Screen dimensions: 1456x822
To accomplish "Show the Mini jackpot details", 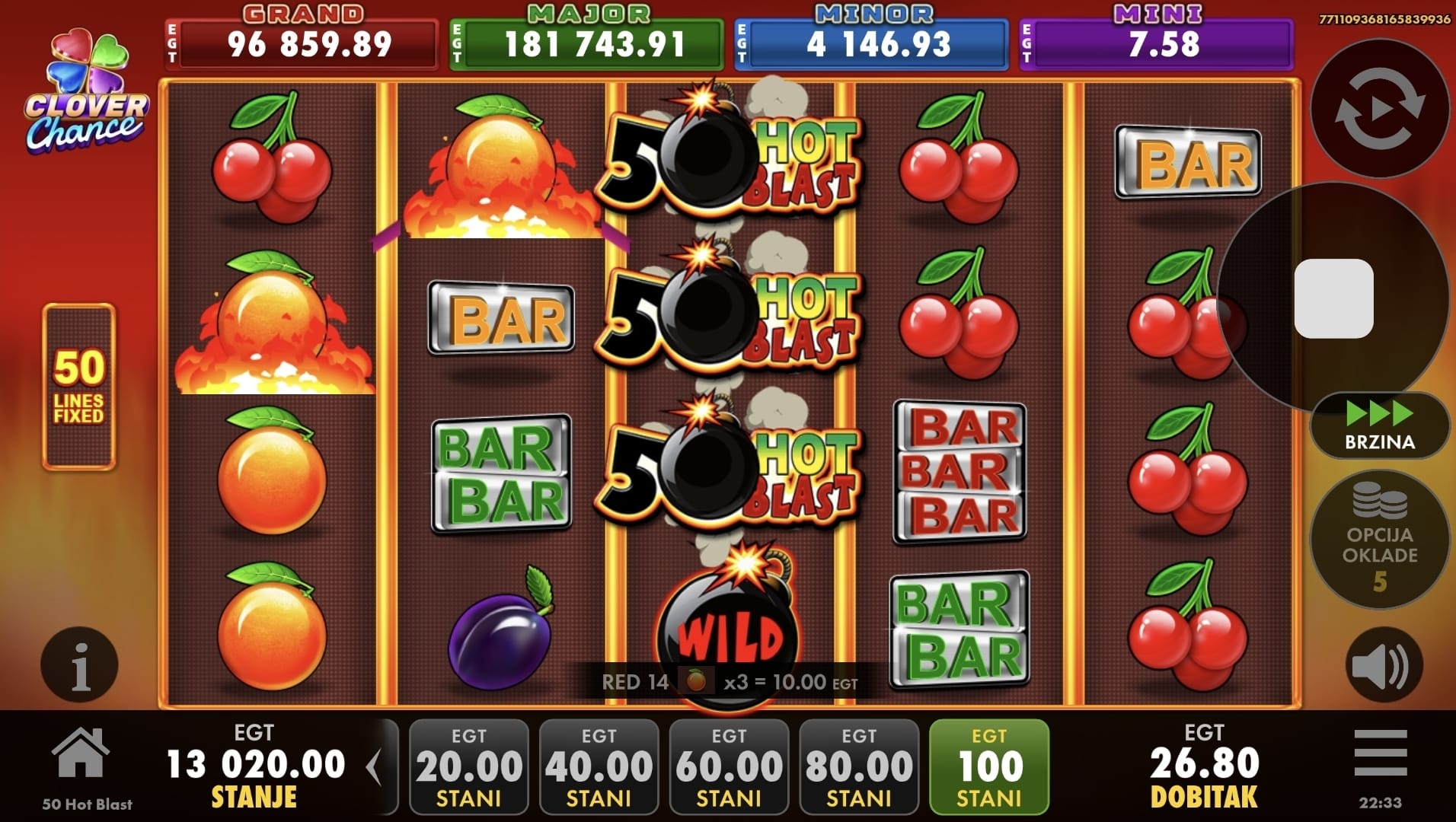I will click(x=1157, y=43).
